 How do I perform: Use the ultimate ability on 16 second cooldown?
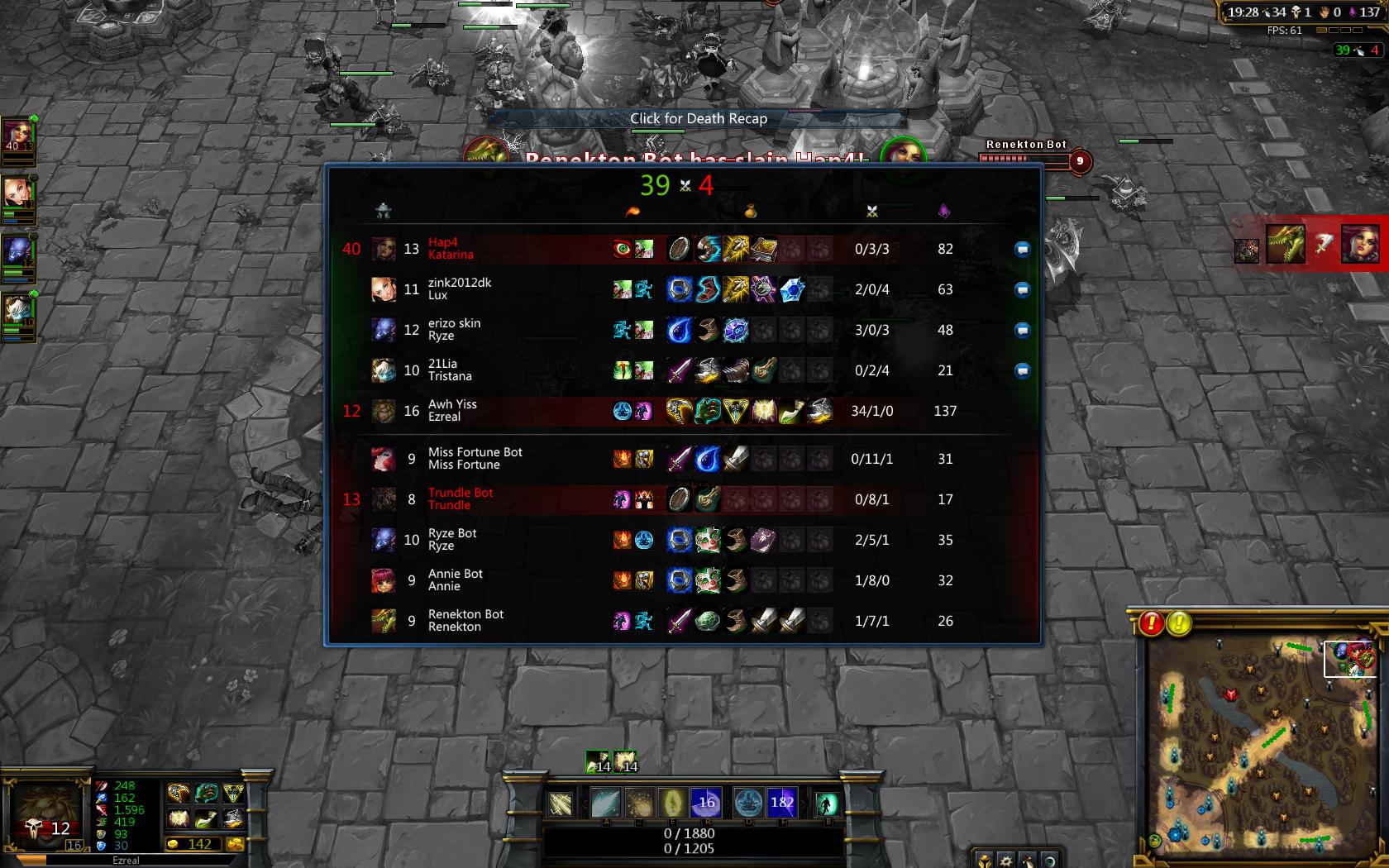click(x=706, y=802)
